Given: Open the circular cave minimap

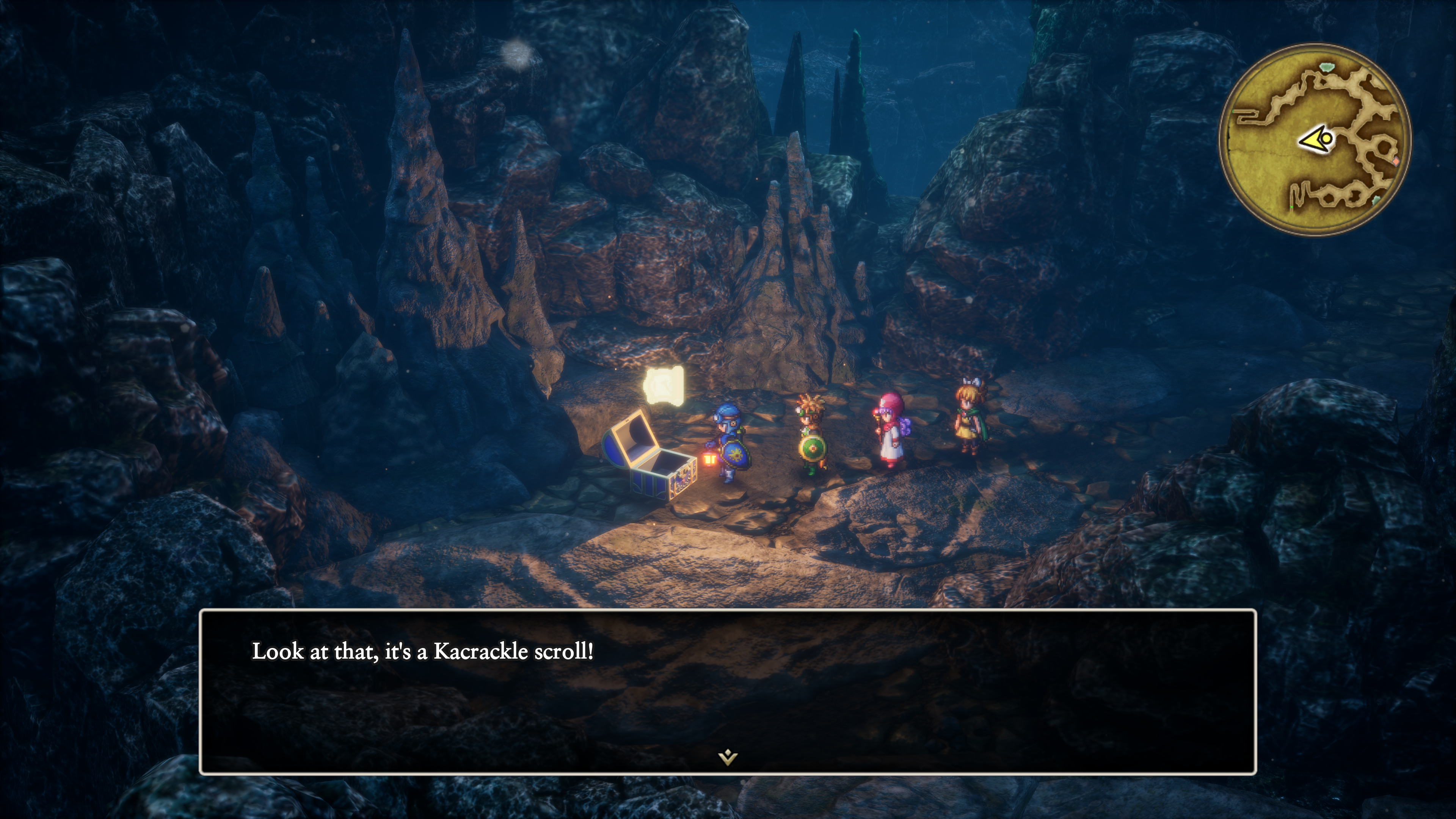Looking at the screenshot, I should (x=1315, y=140).
